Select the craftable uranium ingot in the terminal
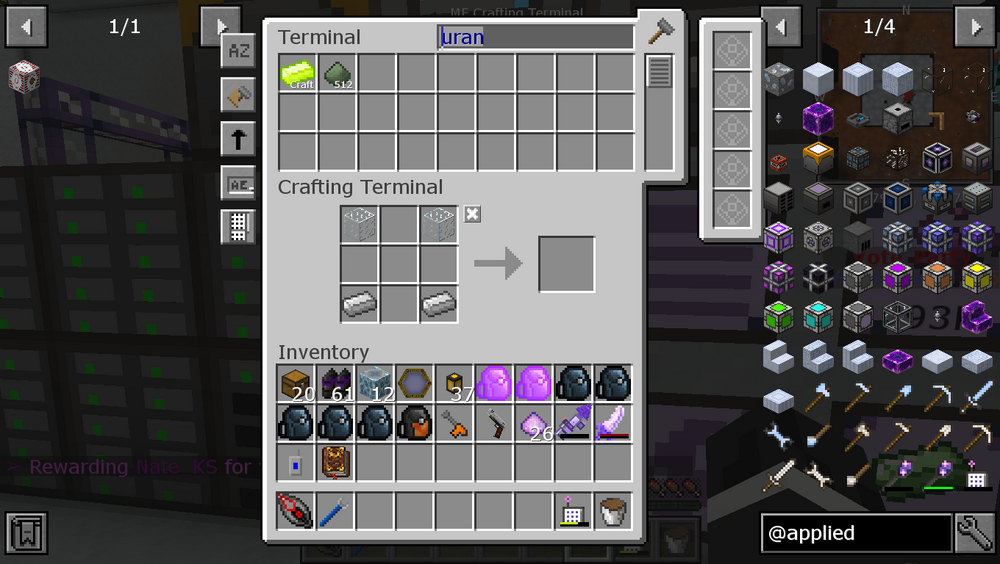 (x=298, y=73)
